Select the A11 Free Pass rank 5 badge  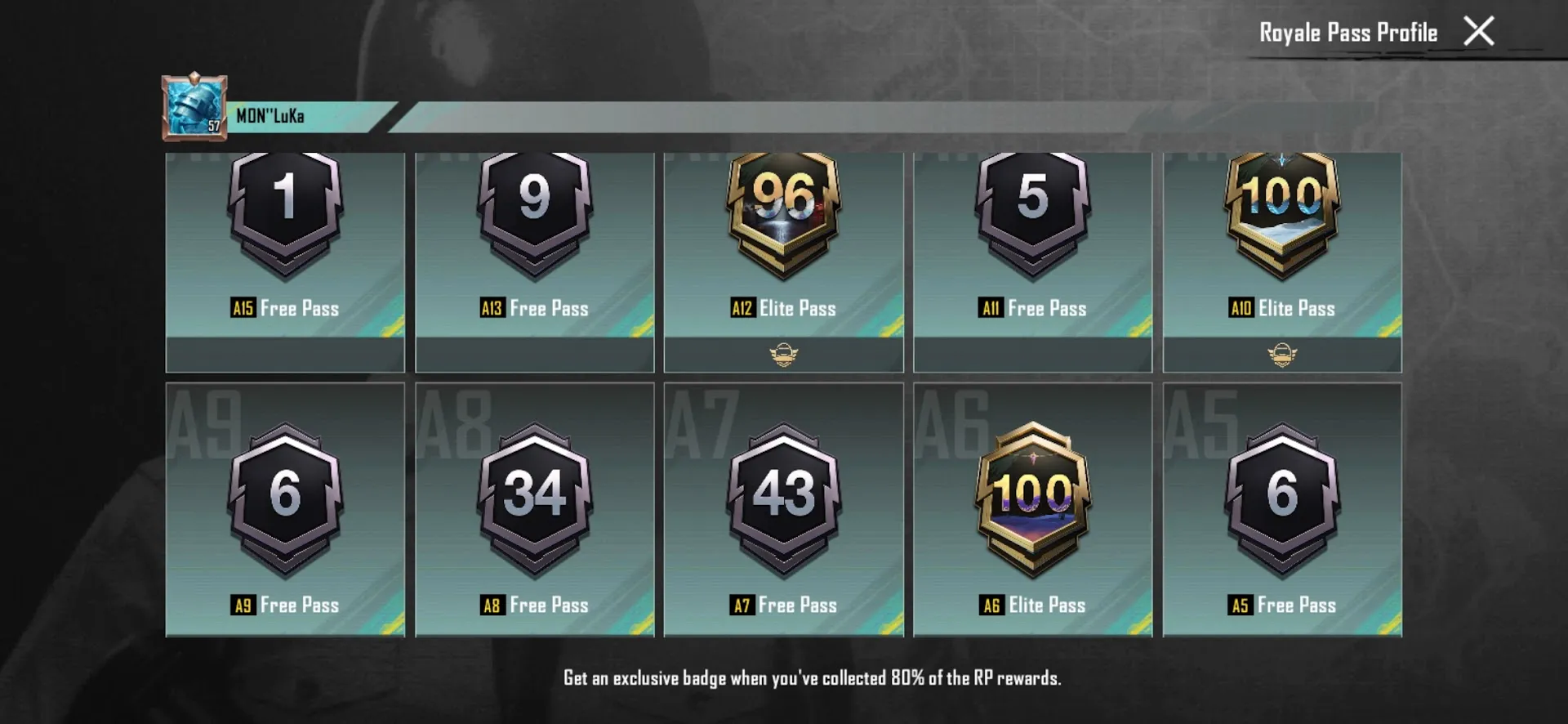coord(1031,212)
